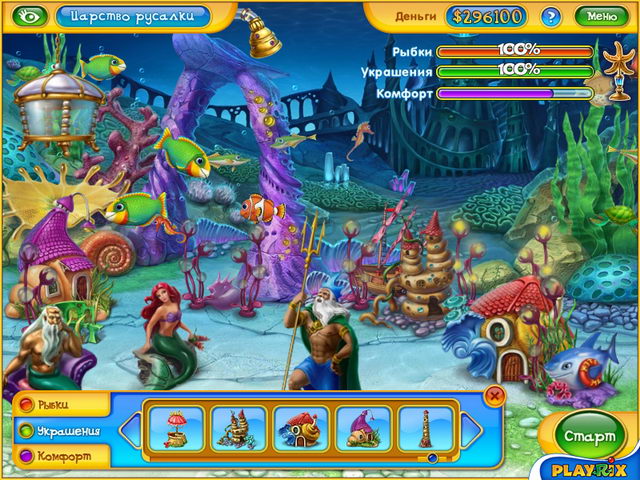
Task: Close the decoration shop panel
Action: pos(493,397)
